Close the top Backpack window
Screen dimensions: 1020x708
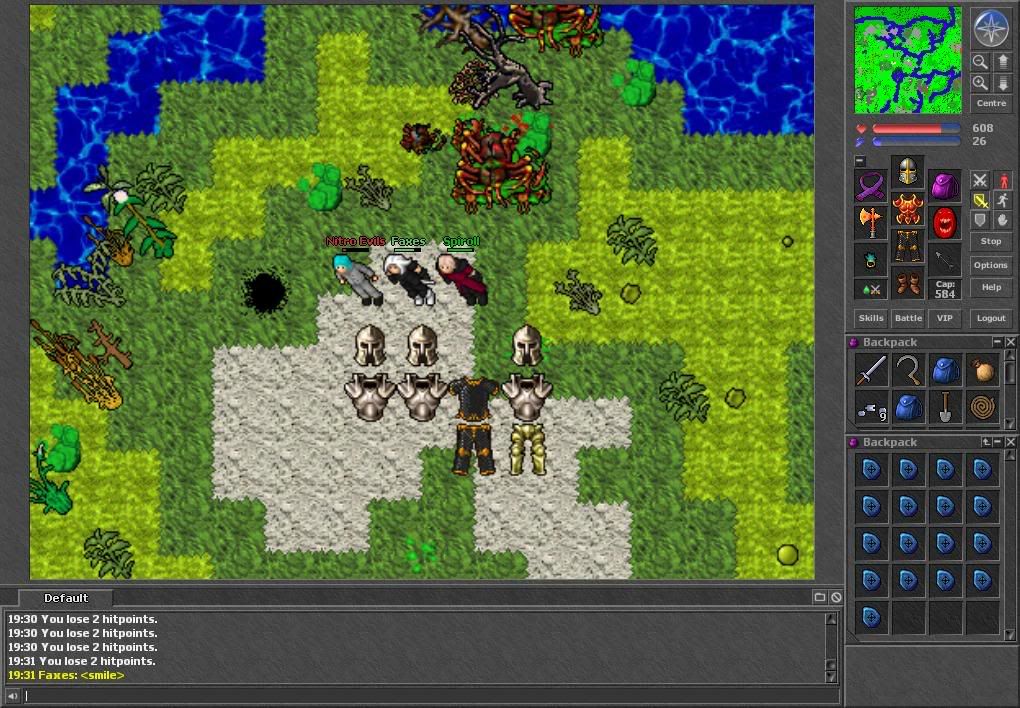[x=1010, y=342]
